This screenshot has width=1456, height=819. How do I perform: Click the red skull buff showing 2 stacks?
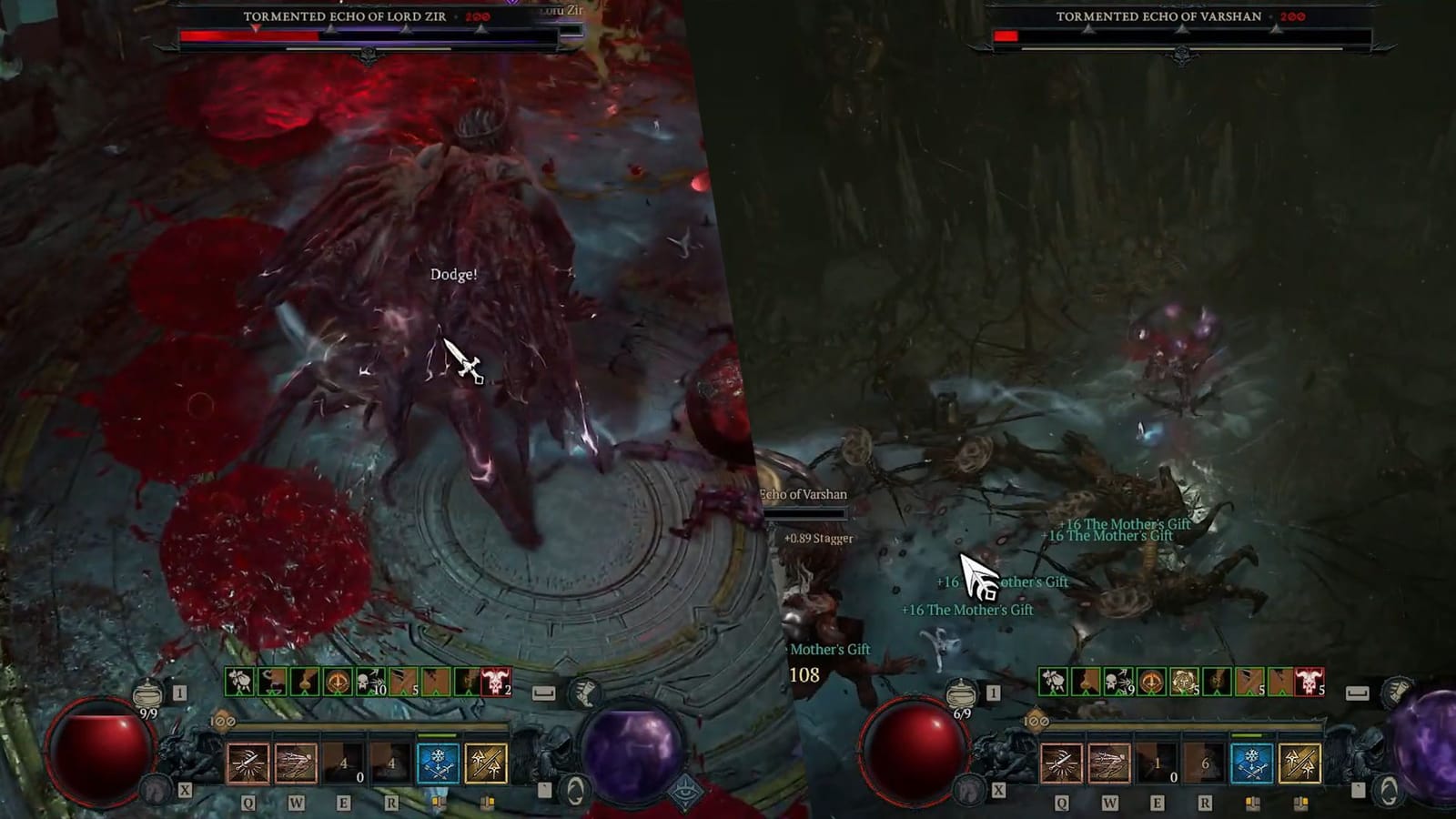coord(495,681)
